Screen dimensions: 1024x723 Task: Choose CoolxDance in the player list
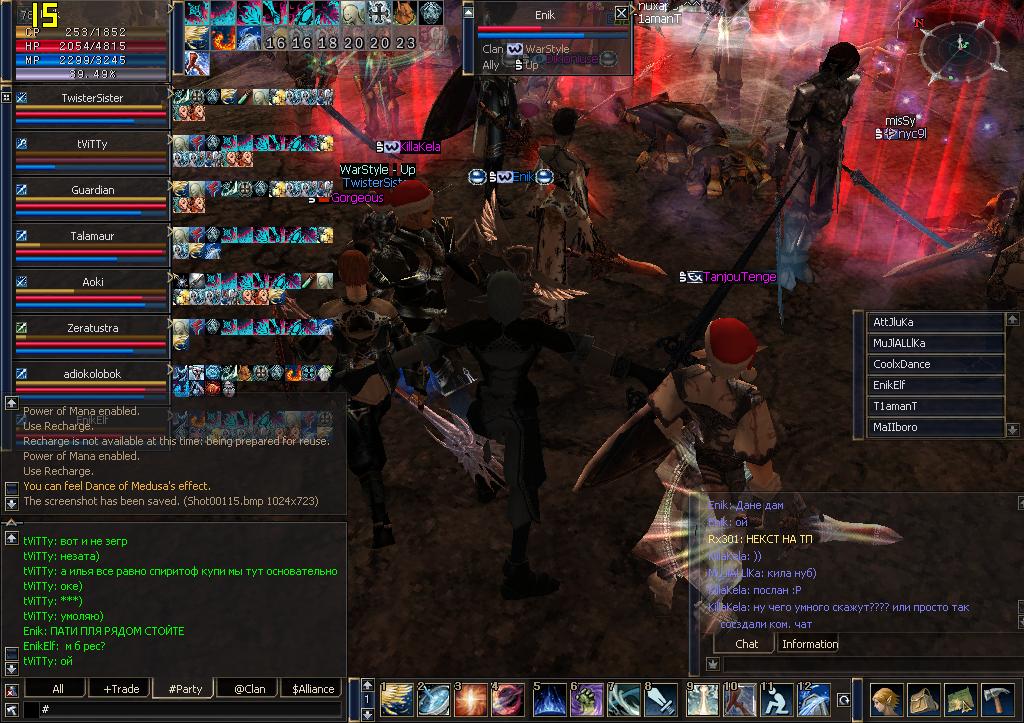[936, 364]
